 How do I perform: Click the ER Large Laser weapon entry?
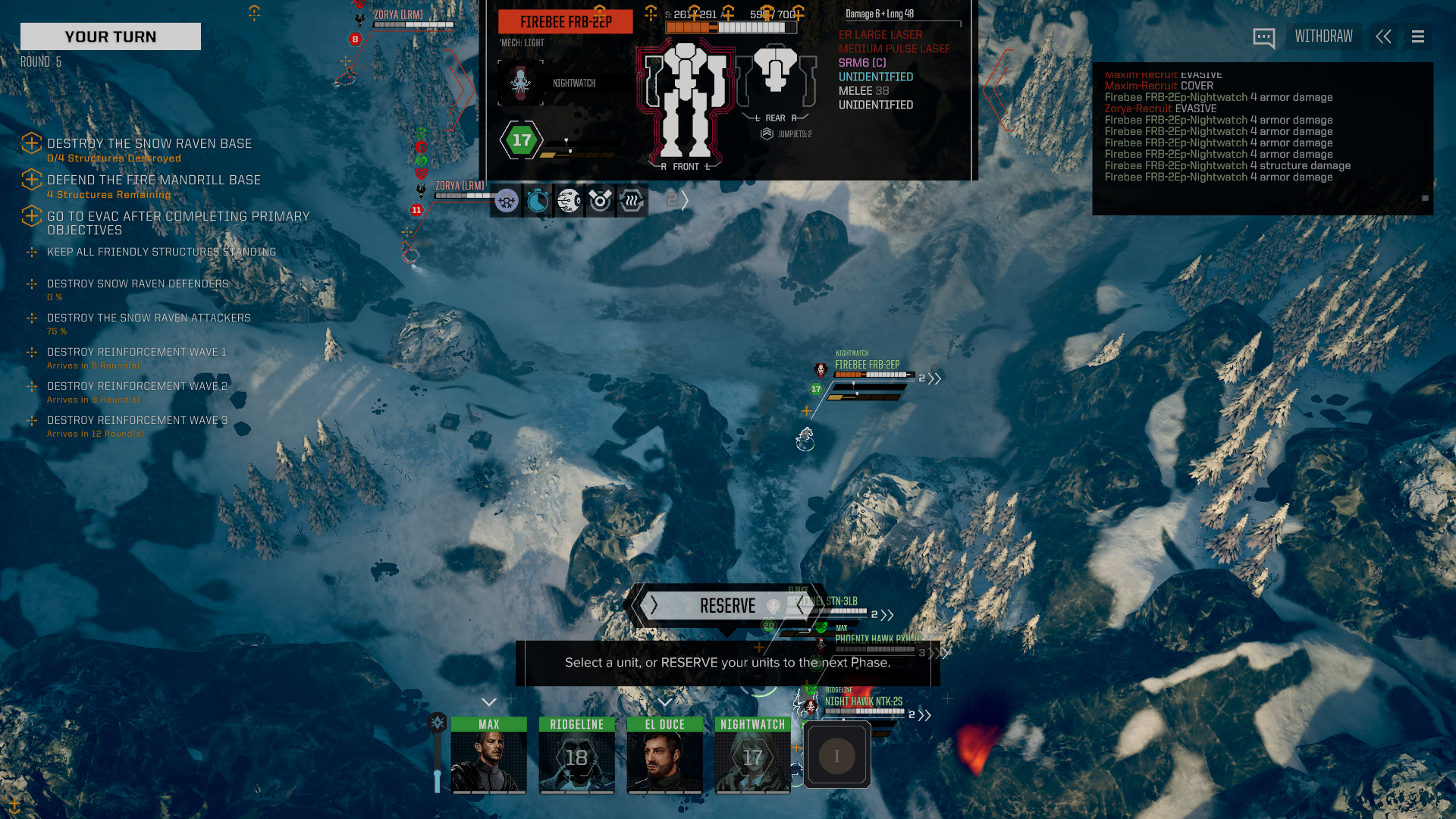[880, 35]
